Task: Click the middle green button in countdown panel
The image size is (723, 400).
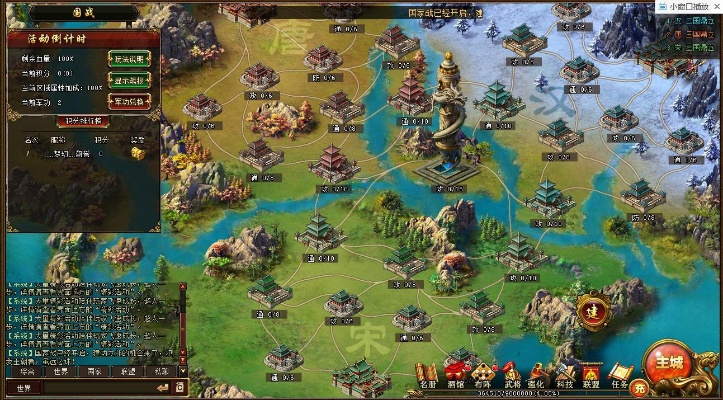Action: coord(128,80)
